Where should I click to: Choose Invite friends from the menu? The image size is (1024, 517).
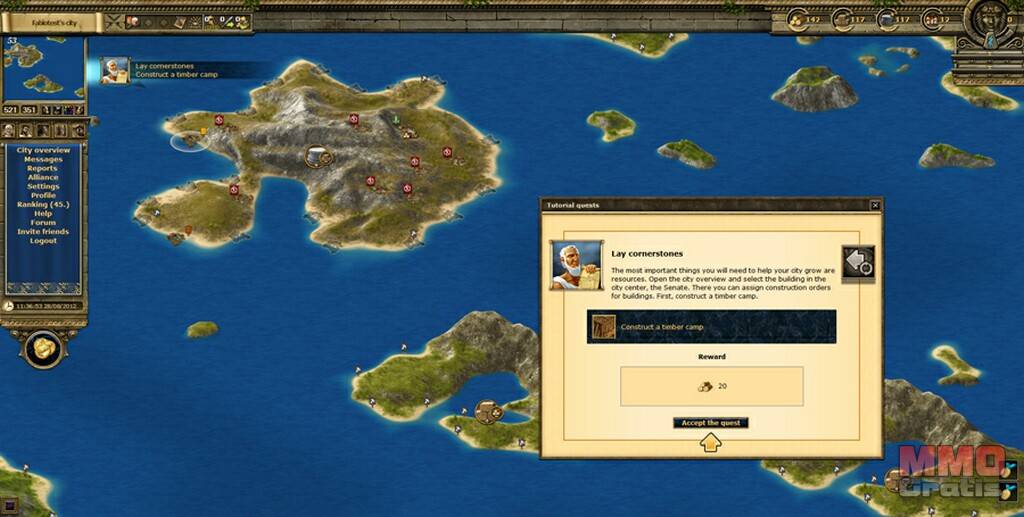pyautogui.click(x=43, y=232)
